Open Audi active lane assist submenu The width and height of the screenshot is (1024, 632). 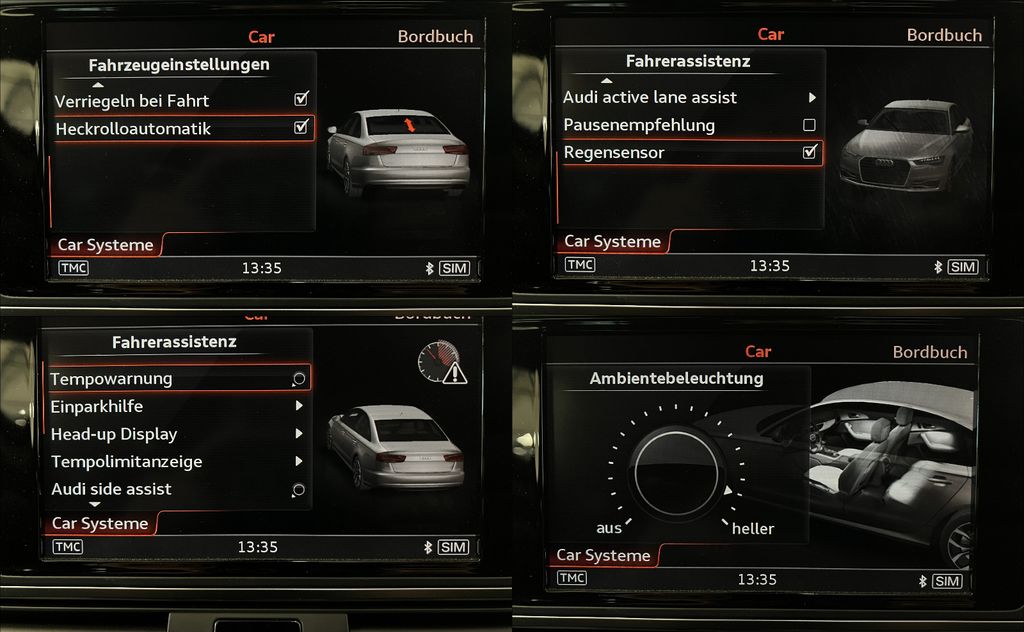point(690,97)
